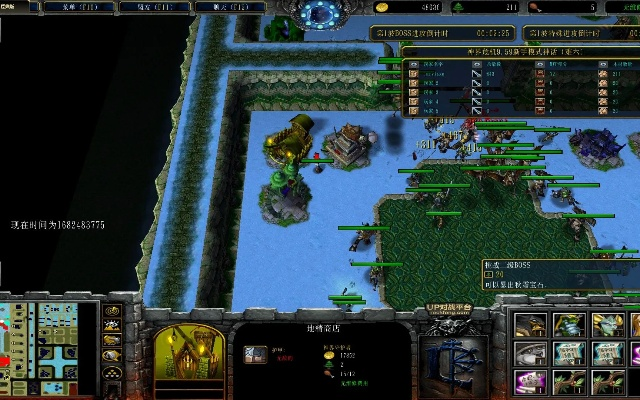This screenshot has height=400, width=640.
Task: Toggle minimap terrain display button
Action: click(x=111, y=325)
